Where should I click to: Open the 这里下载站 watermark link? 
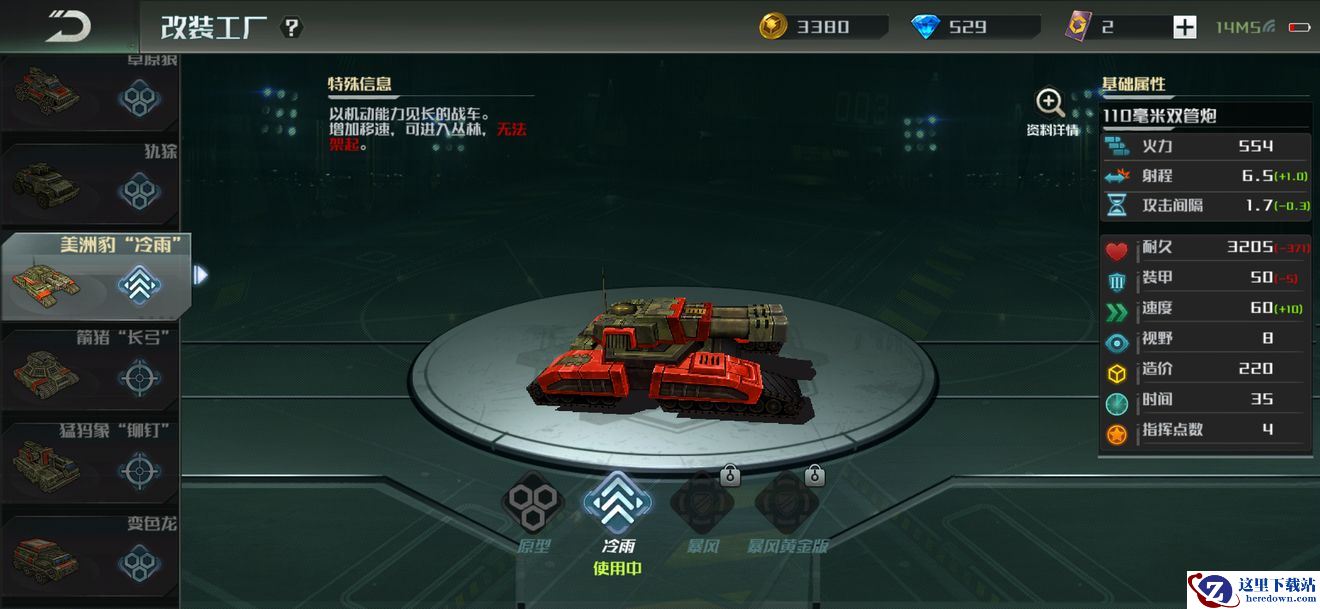1252,589
